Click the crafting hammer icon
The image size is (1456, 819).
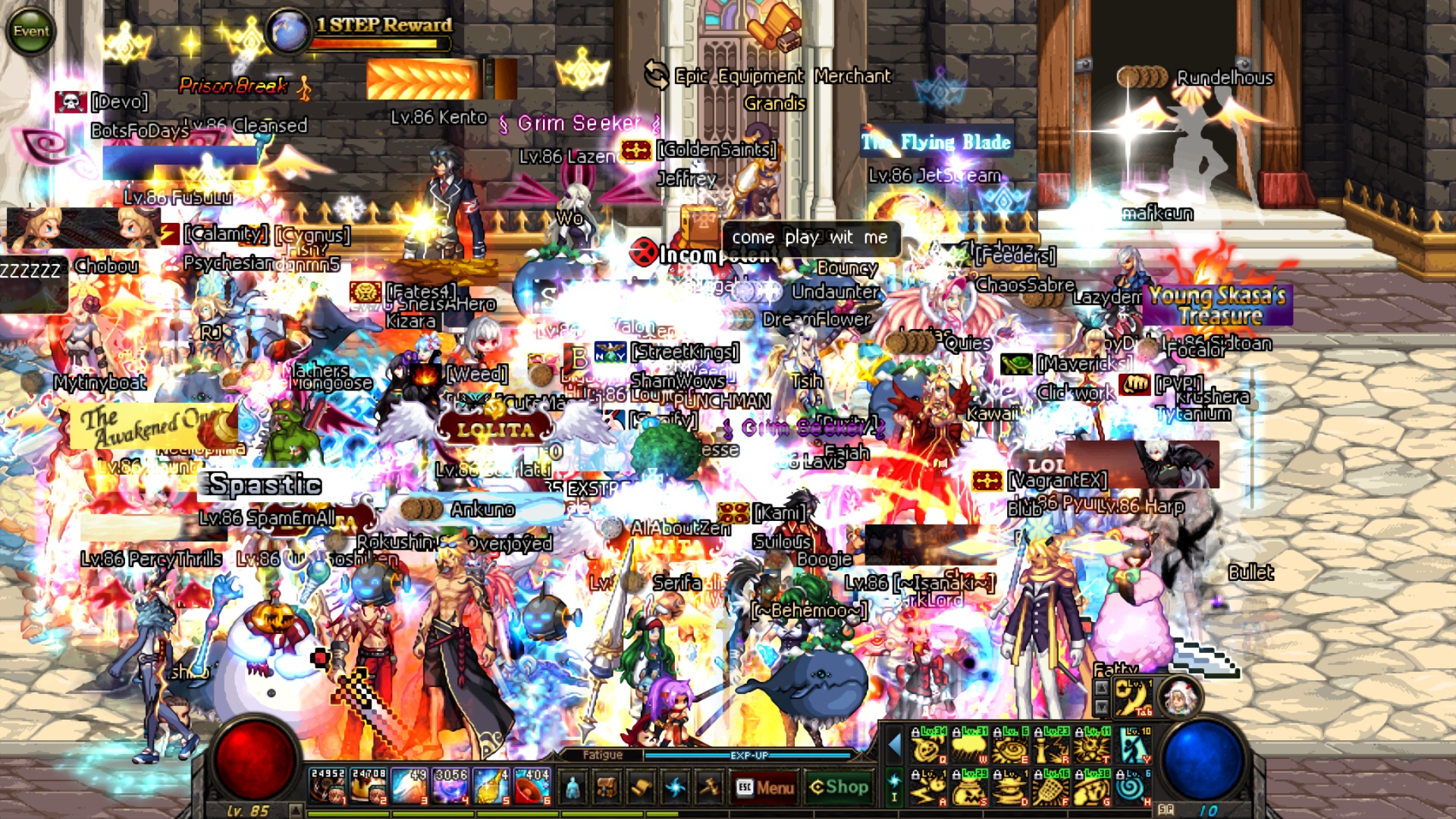(x=709, y=788)
